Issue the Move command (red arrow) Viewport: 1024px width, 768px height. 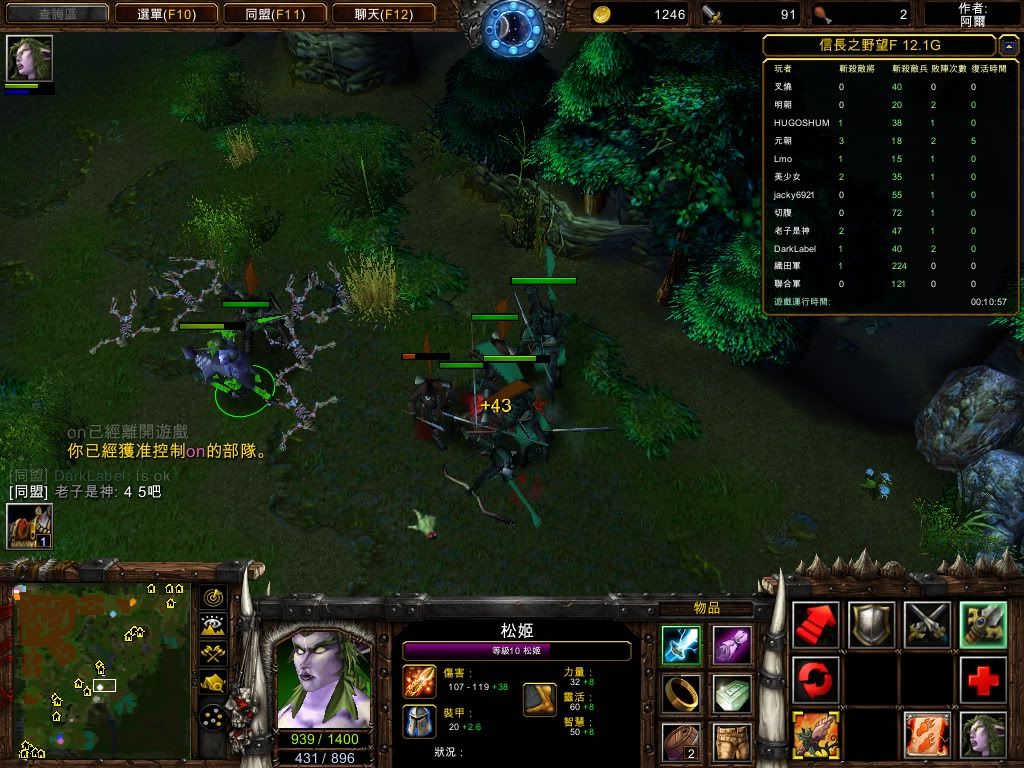pos(816,625)
